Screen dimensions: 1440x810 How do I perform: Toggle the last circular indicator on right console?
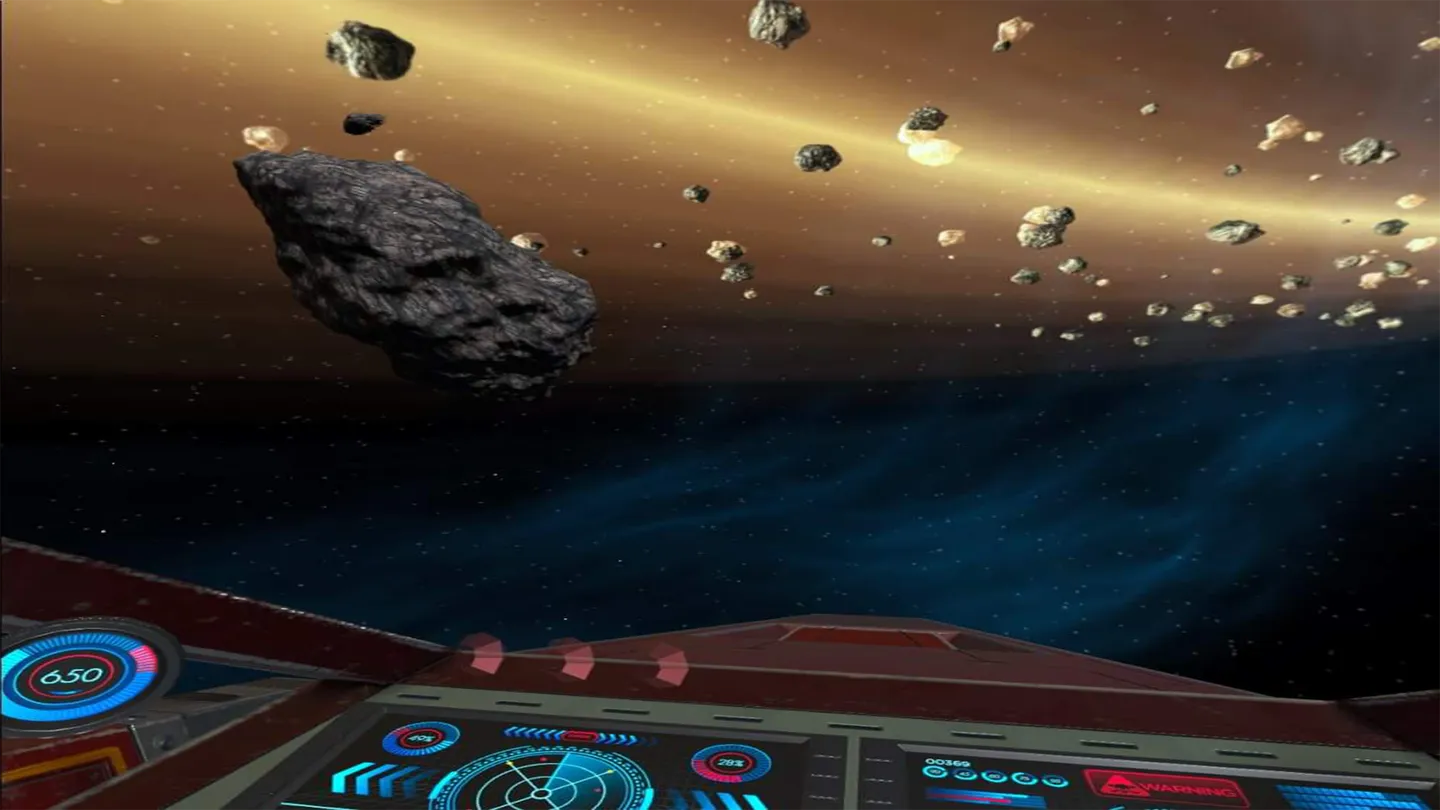(1055, 781)
